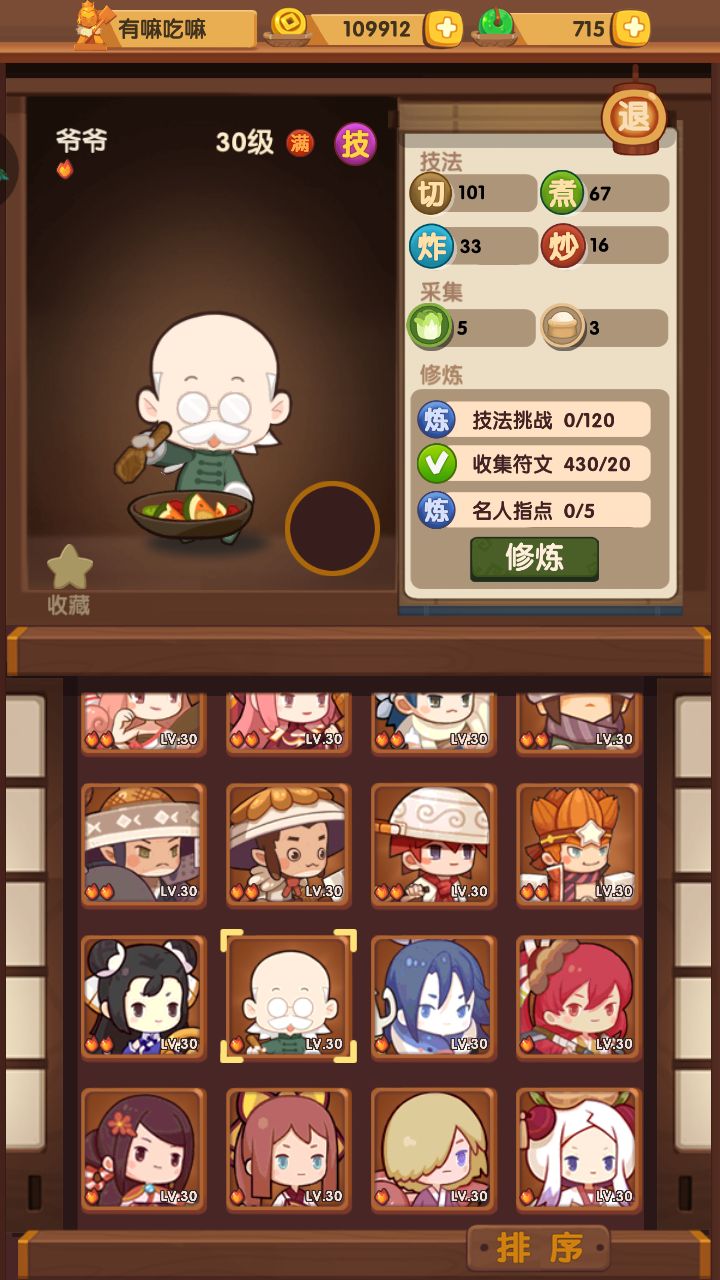Viewport: 720px width, 1280px height.
Task: Add more green jade with plus button
Action: pyautogui.click(x=631, y=29)
